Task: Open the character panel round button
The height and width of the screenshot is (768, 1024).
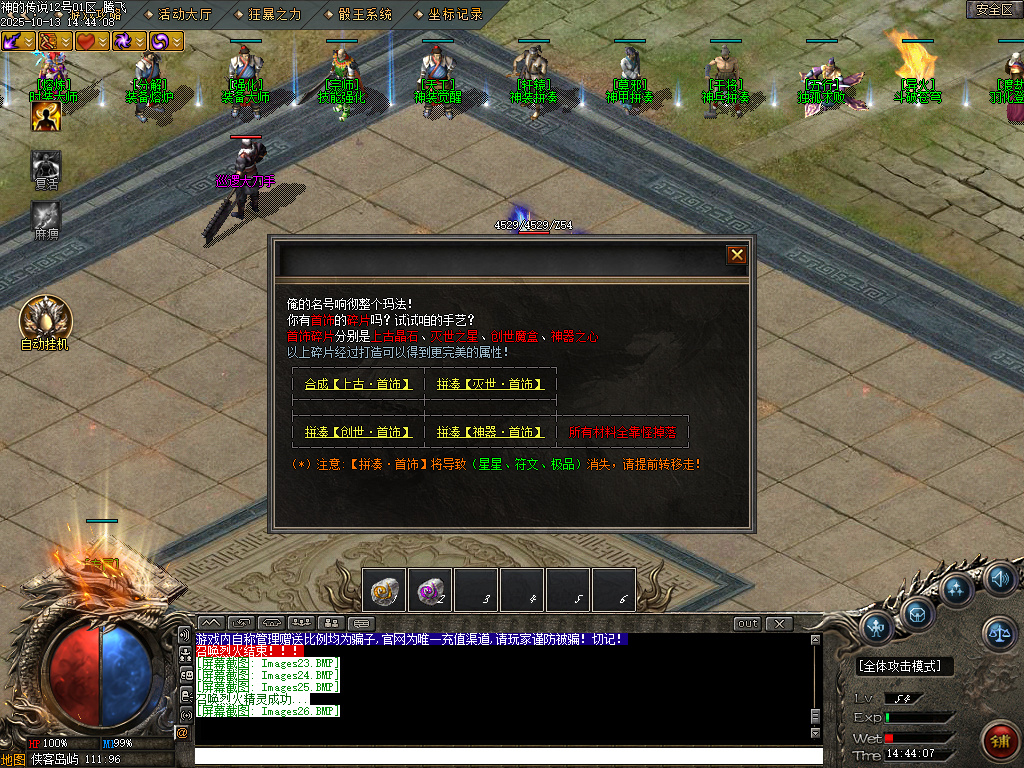Action: coord(876,627)
